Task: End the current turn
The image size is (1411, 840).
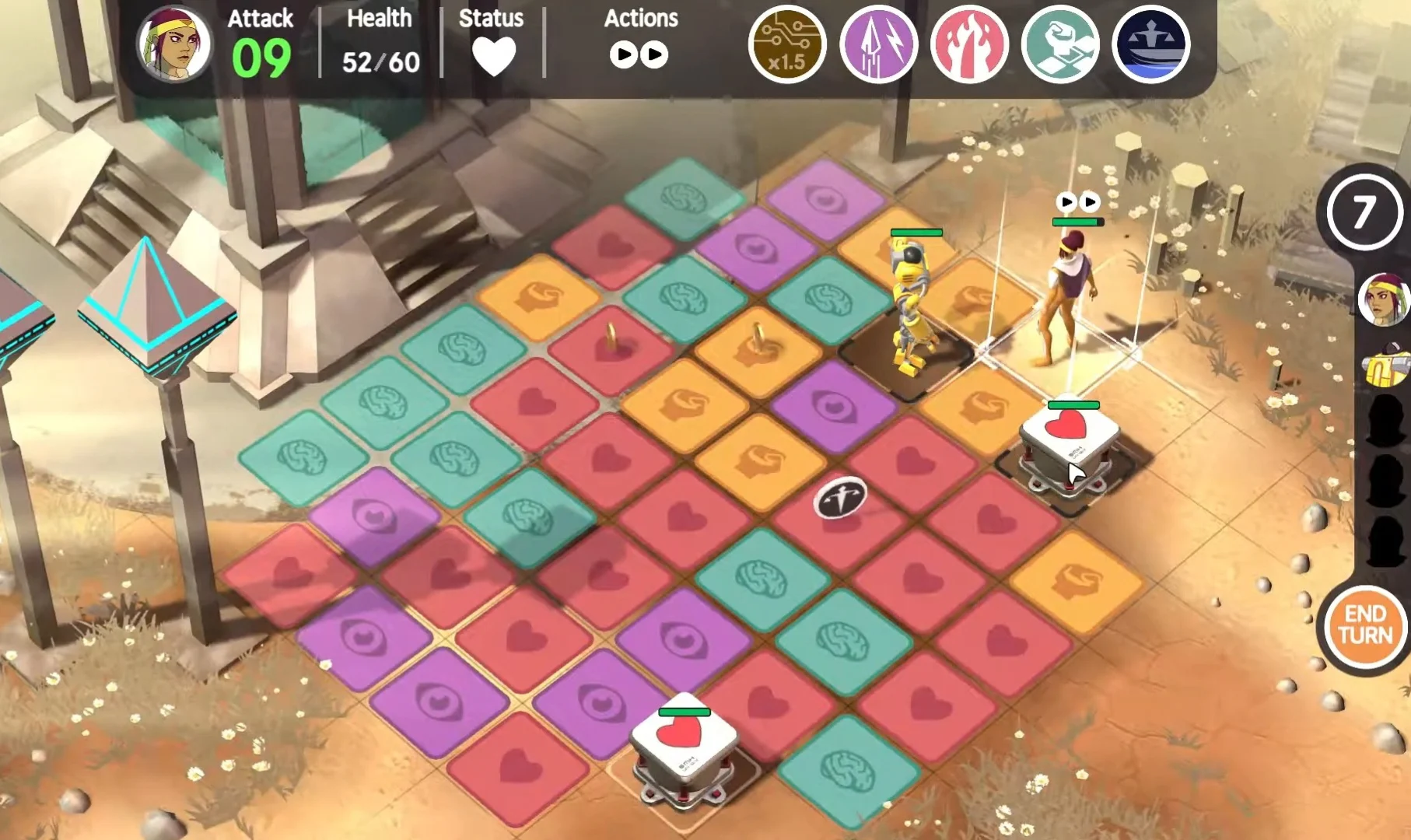Action: [x=1365, y=625]
